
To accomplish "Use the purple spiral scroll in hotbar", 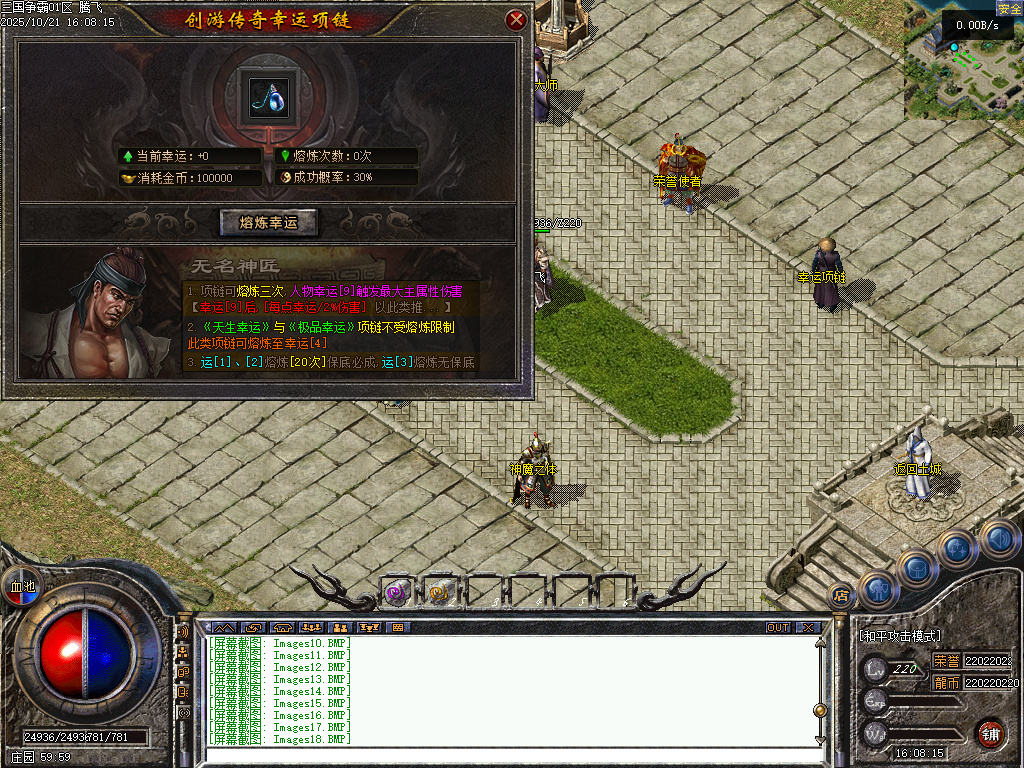I will tap(398, 592).
